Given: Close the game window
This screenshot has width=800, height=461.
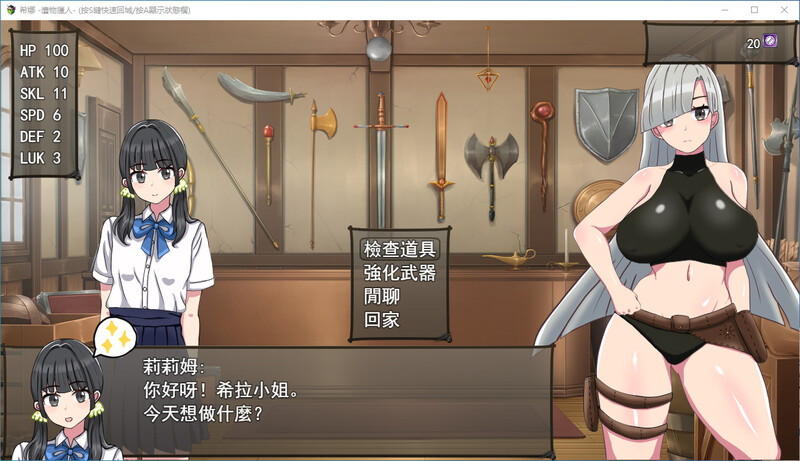Looking at the screenshot, I should click(x=782, y=9).
